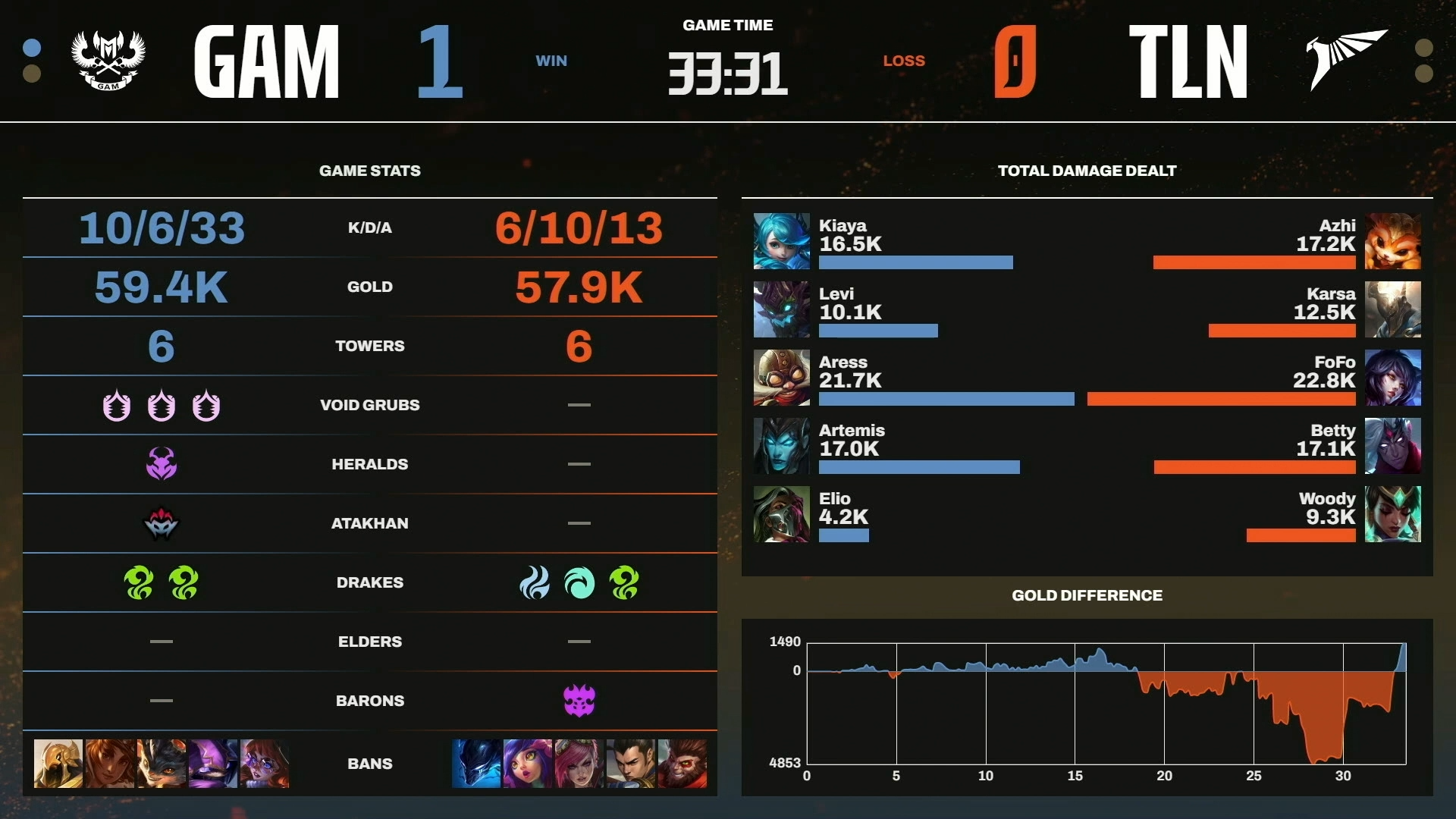Select Azhi's Gnar champion portrait
This screenshot has height=819, width=1456.
pos(1392,241)
